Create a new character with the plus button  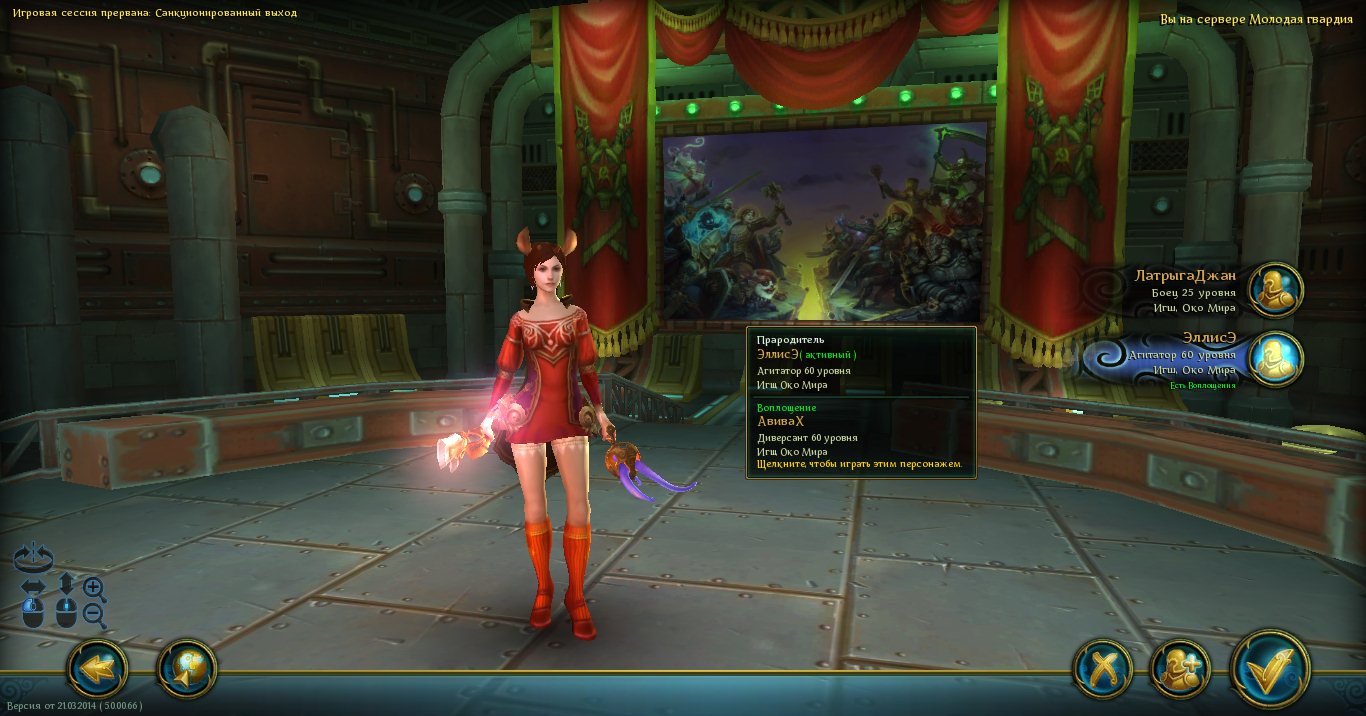[x=1180, y=668]
